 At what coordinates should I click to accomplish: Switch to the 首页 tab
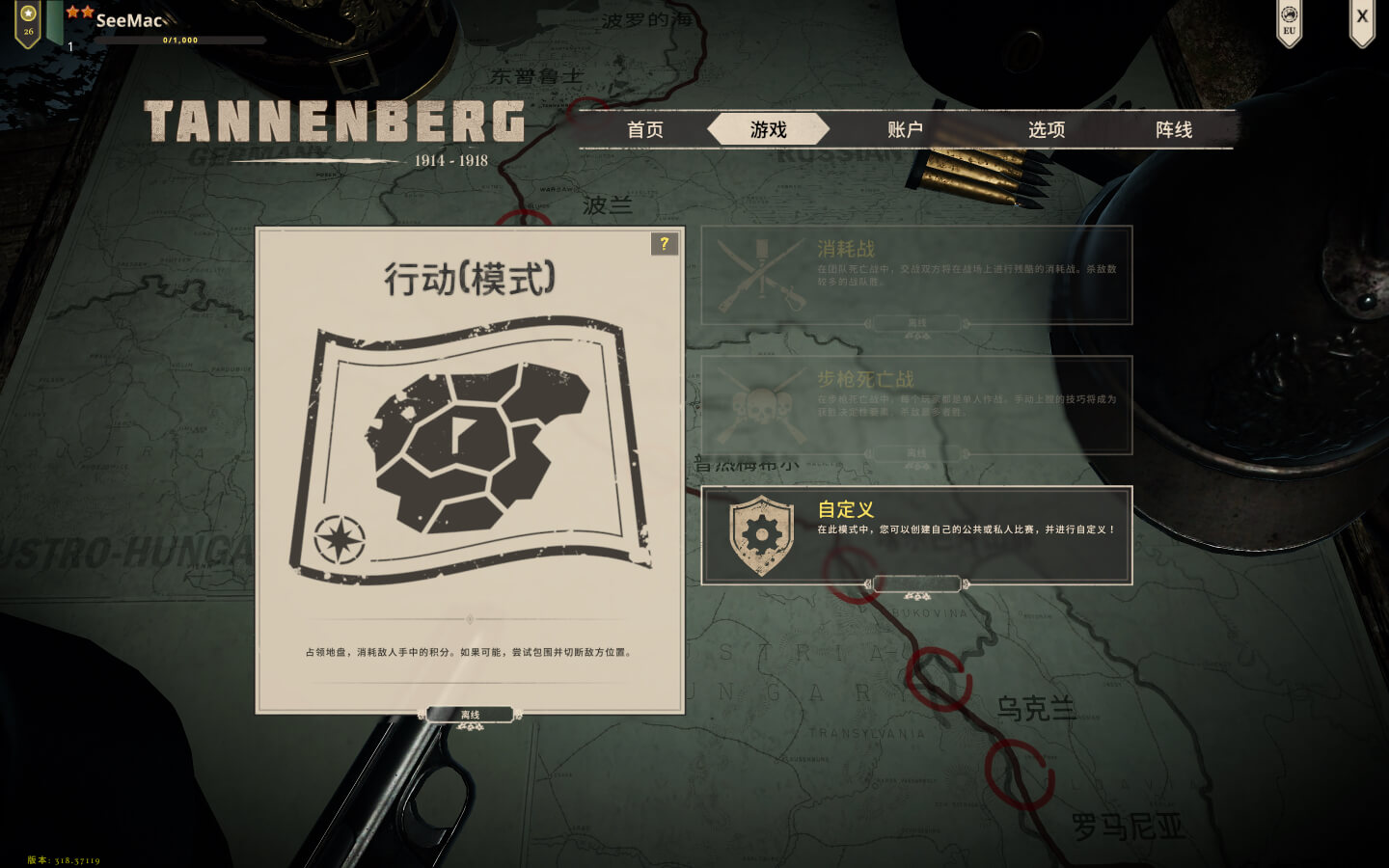(x=645, y=130)
